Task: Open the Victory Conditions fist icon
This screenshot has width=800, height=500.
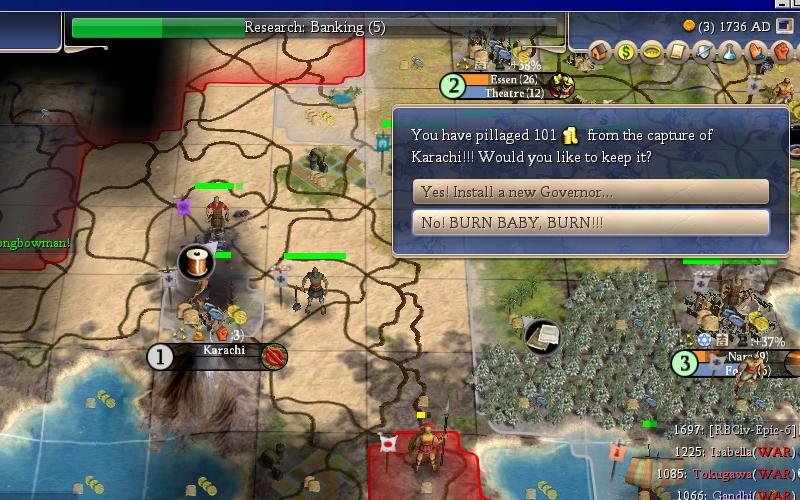Action: click(781, 51)
